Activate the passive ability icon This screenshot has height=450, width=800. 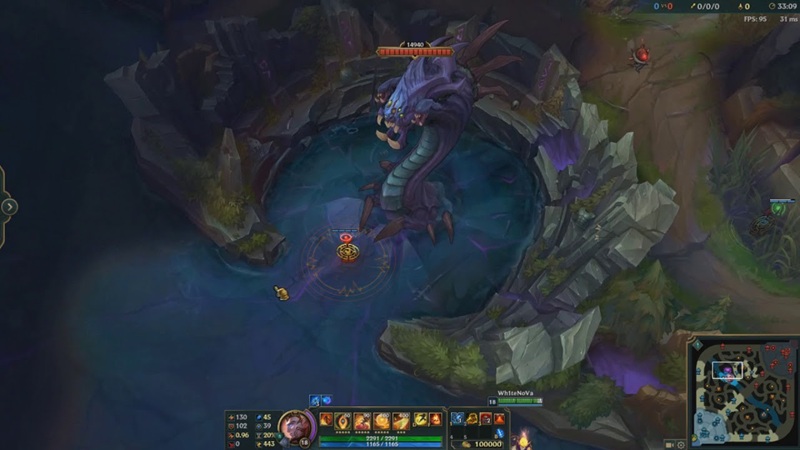pos(326,420)
